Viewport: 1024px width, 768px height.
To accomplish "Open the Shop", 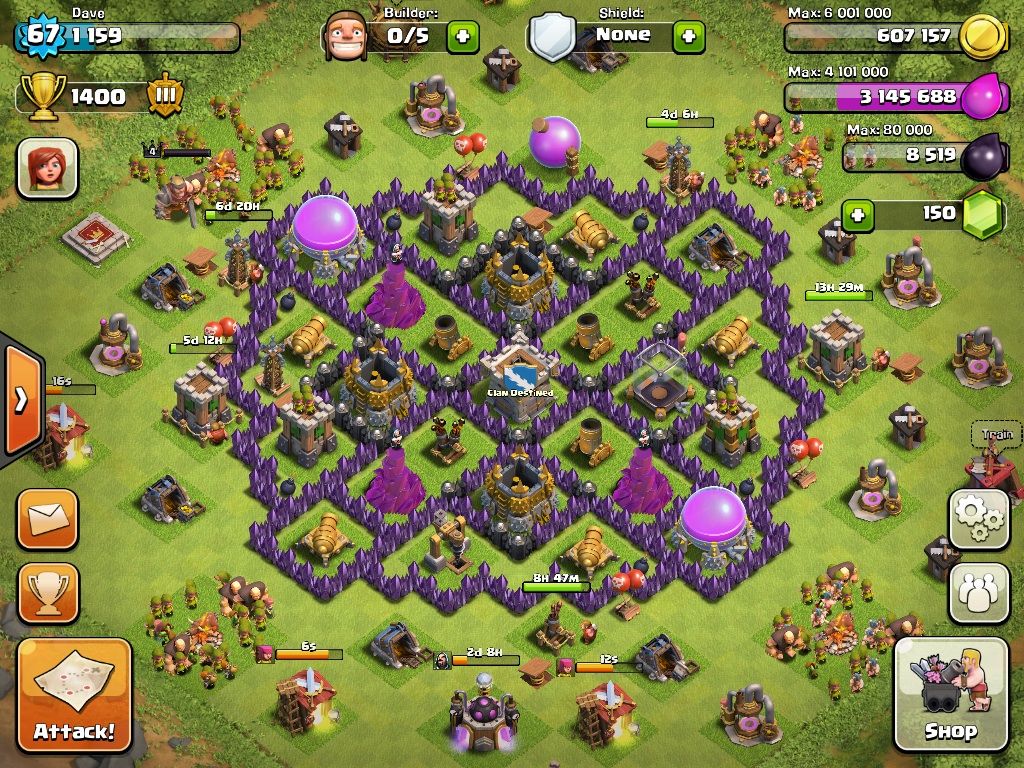I will coord(950,695).
